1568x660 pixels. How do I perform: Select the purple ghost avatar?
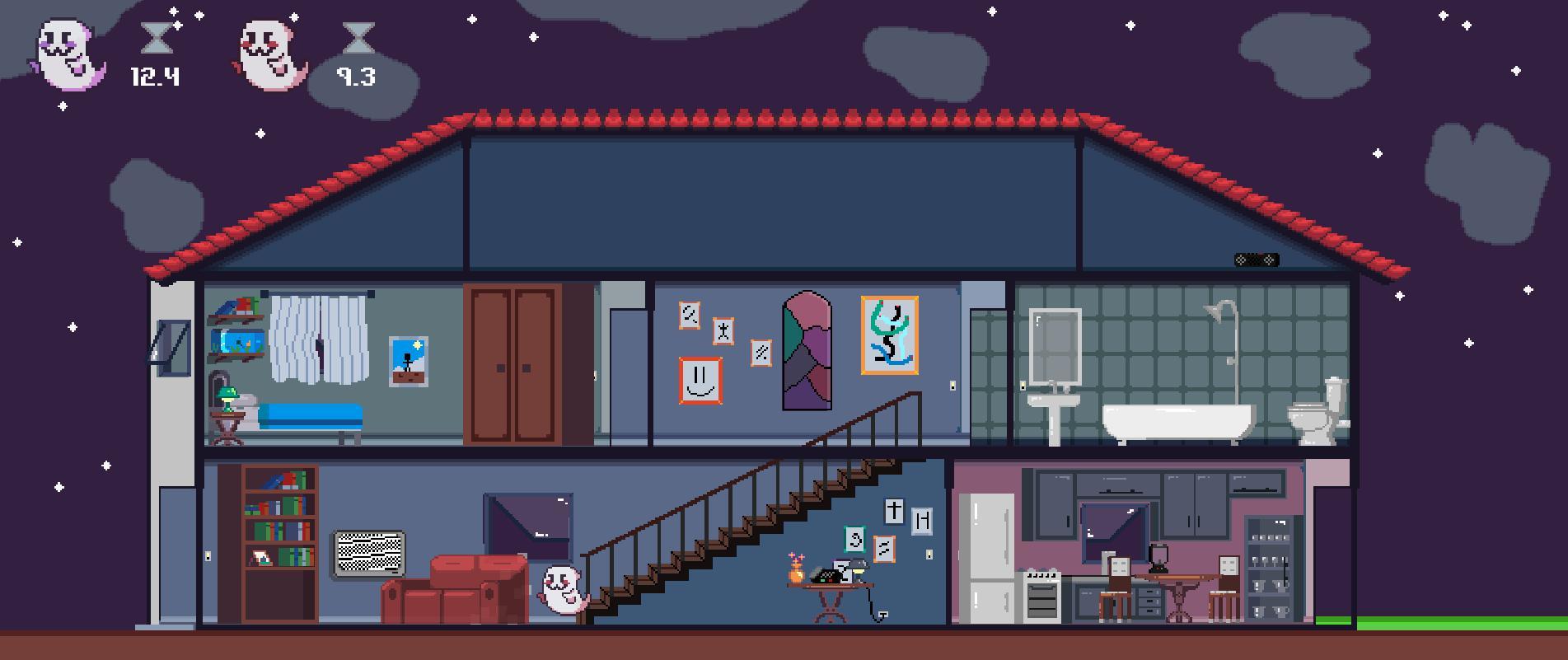point(64,52)
